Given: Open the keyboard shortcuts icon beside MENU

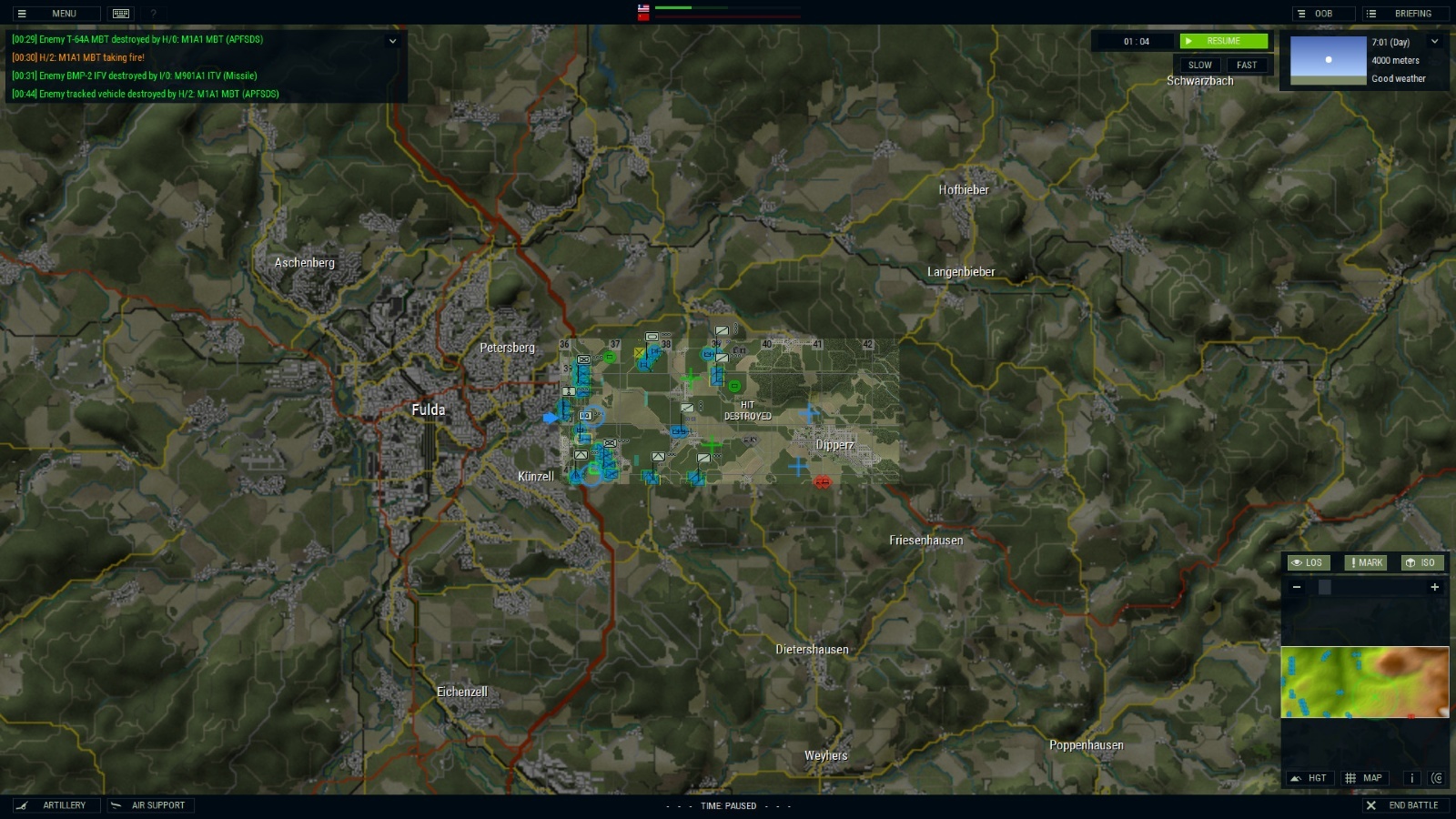Looking at the screenshot, I should point(119,14).
